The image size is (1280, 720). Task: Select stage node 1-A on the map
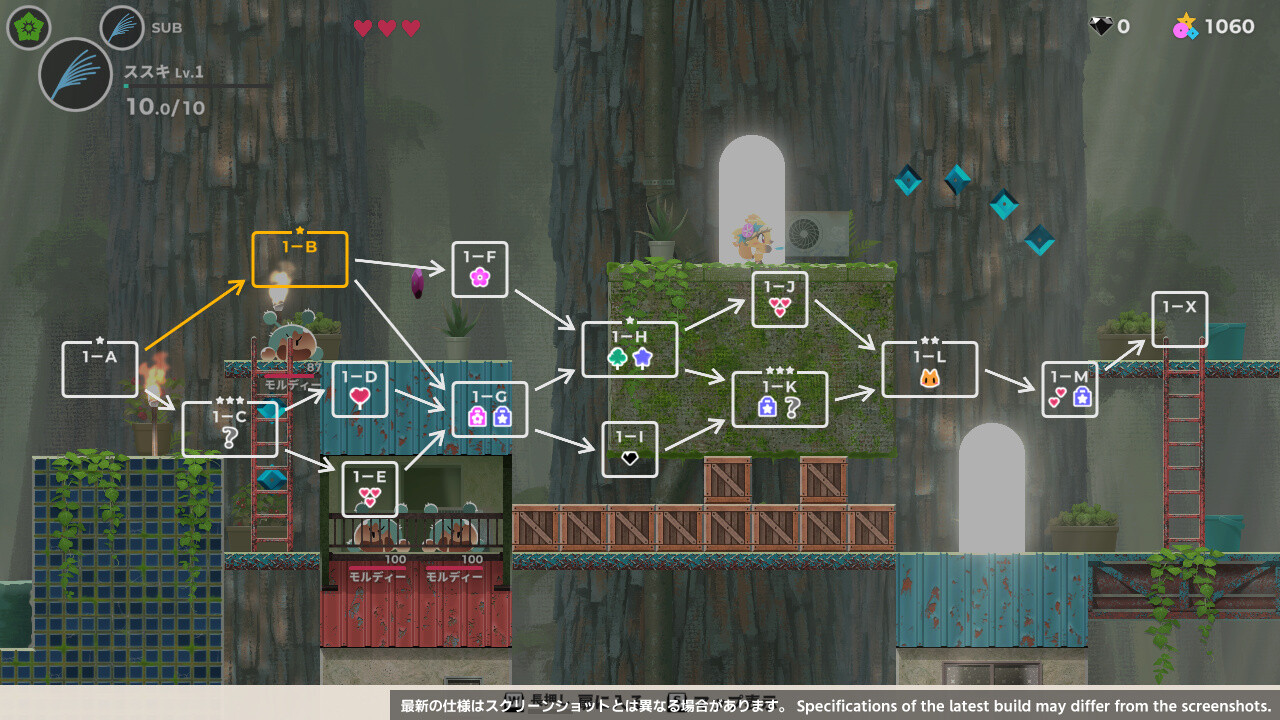click(99, 369)
